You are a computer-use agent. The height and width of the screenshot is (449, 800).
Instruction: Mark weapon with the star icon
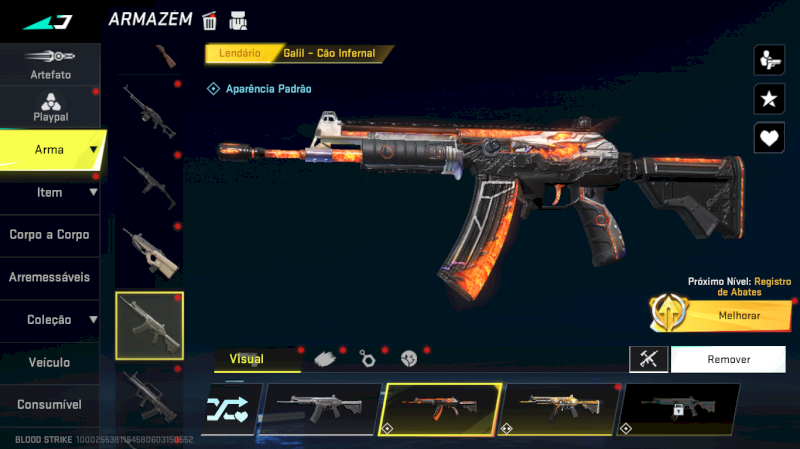(768, 98)
